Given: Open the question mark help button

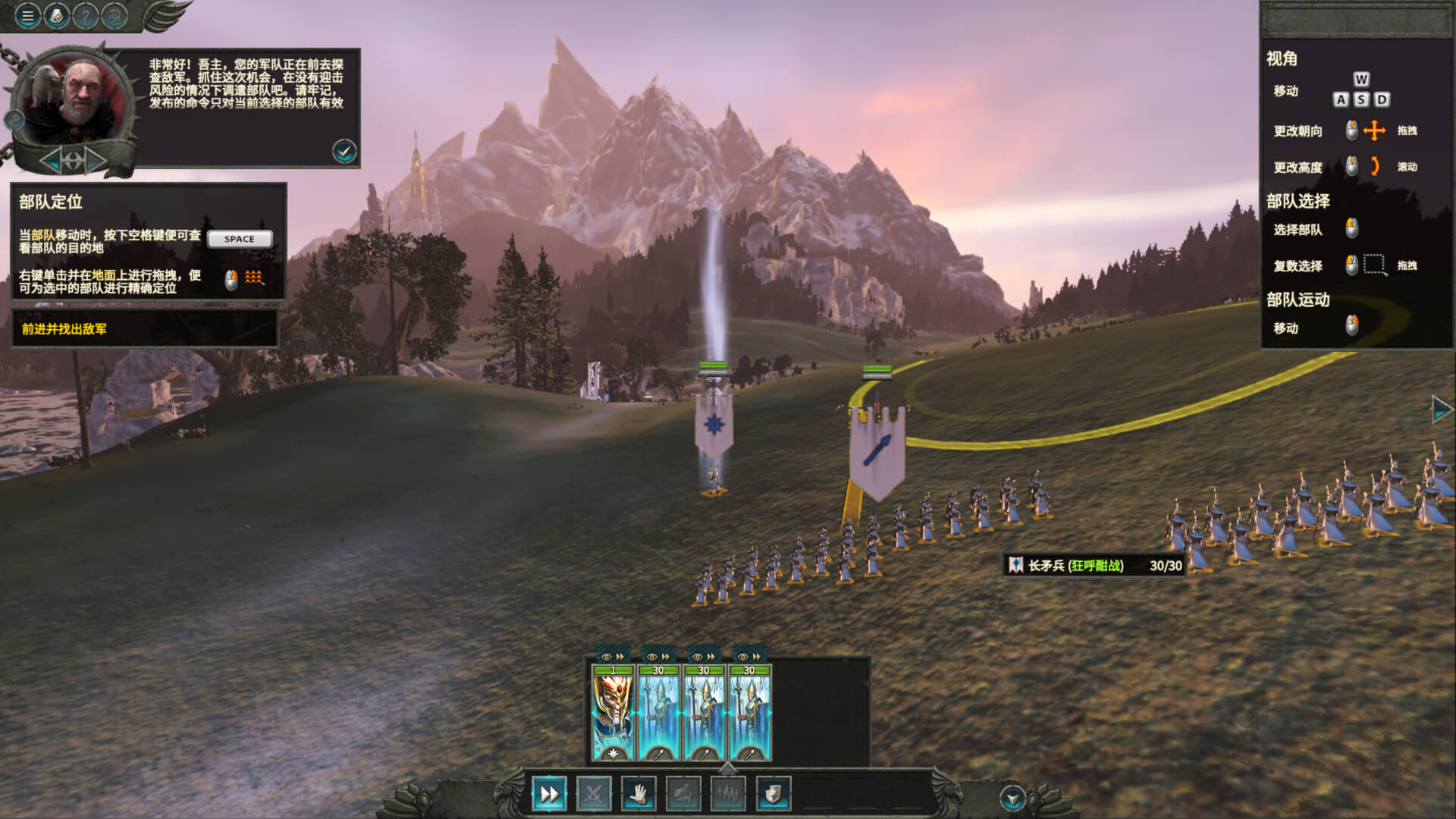Looking at the screenshot, I should pos(85,15).
